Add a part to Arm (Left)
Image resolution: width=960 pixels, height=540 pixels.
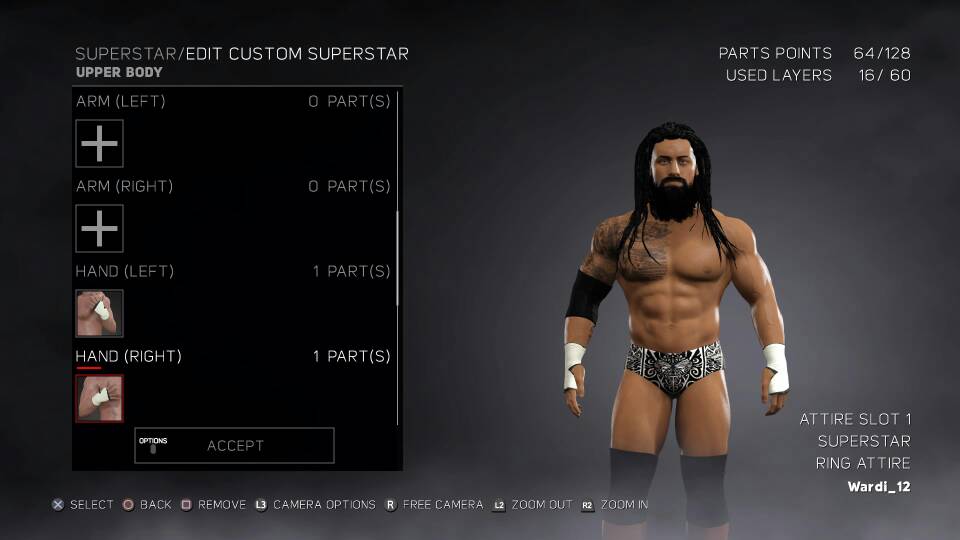[100, 144]
